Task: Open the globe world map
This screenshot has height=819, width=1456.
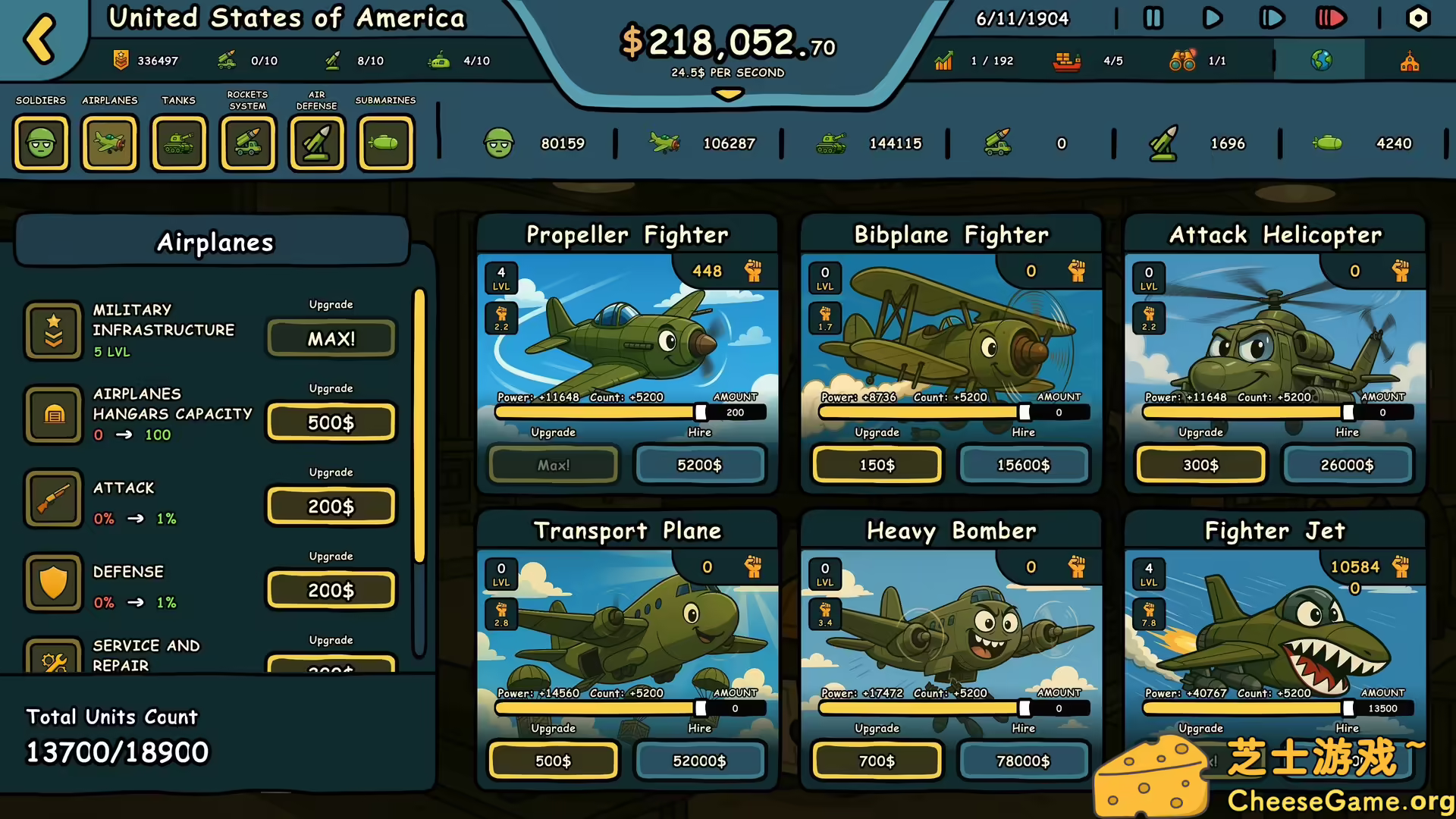Action: (1321, 61)
